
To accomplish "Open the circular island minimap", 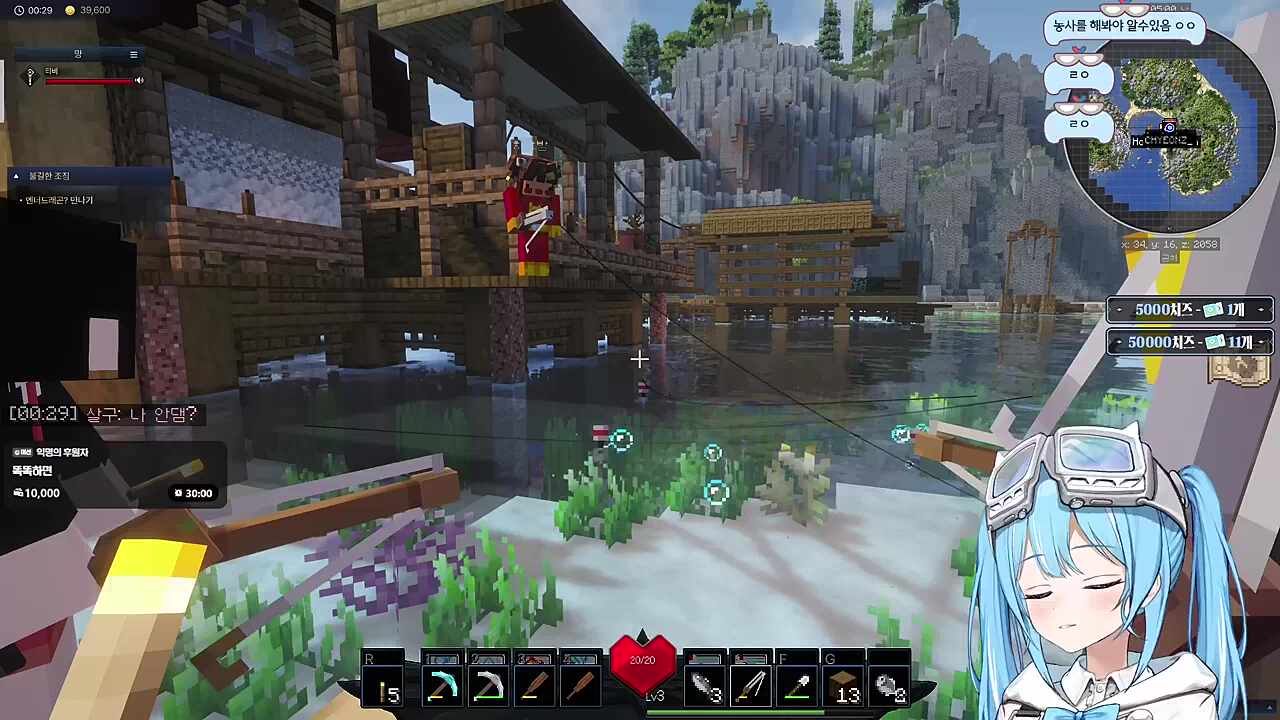I will pos(1165,132).
